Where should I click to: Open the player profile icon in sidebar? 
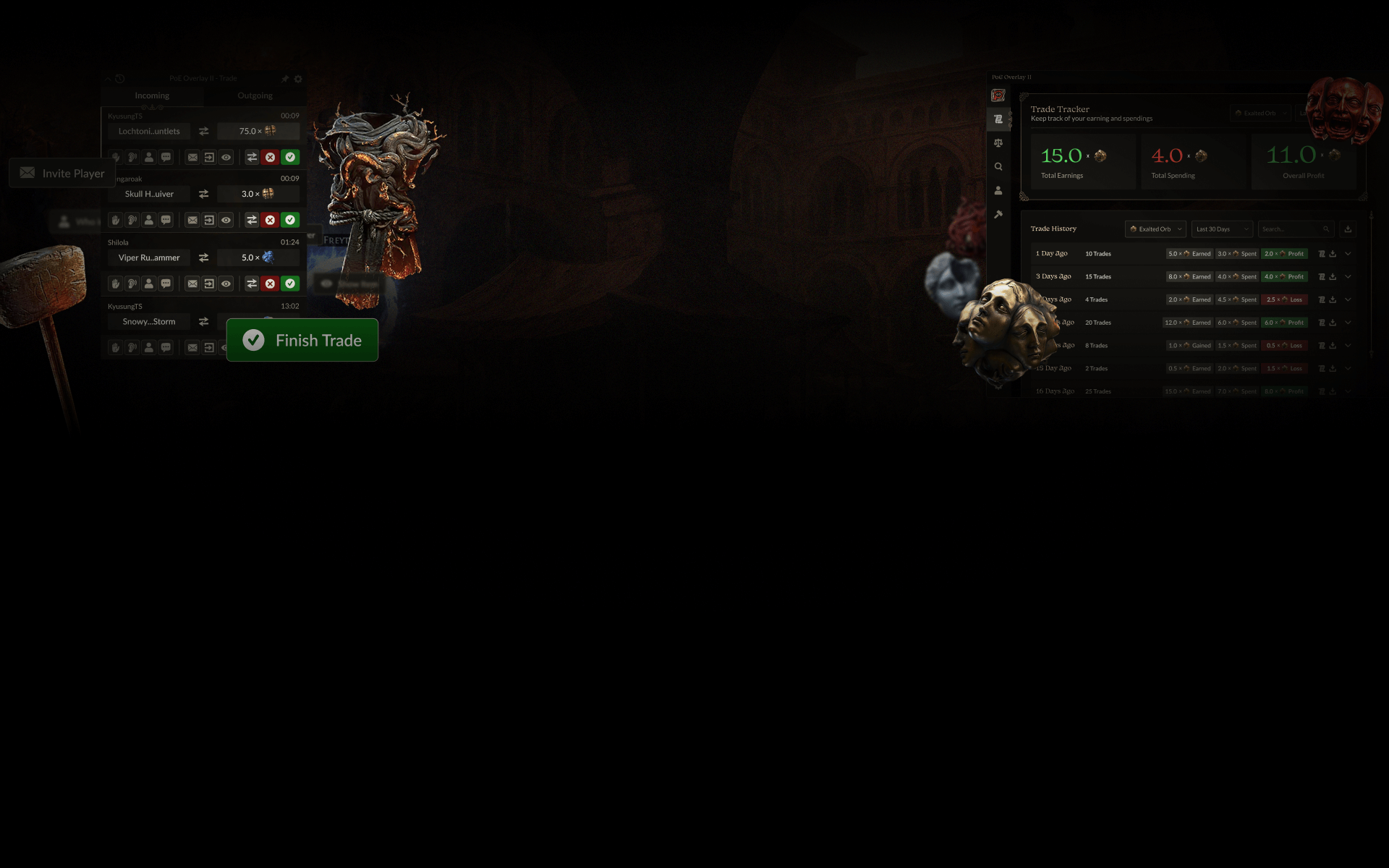pos(998,190)
